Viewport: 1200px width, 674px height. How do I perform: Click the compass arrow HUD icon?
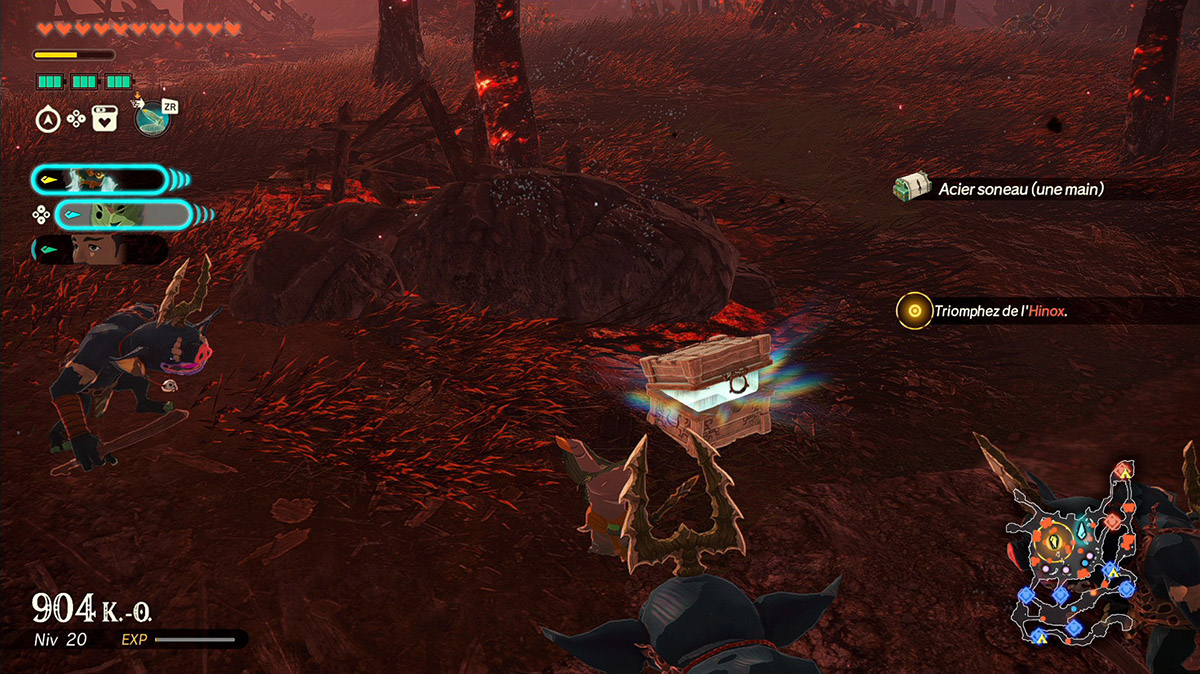click(47, 119)
